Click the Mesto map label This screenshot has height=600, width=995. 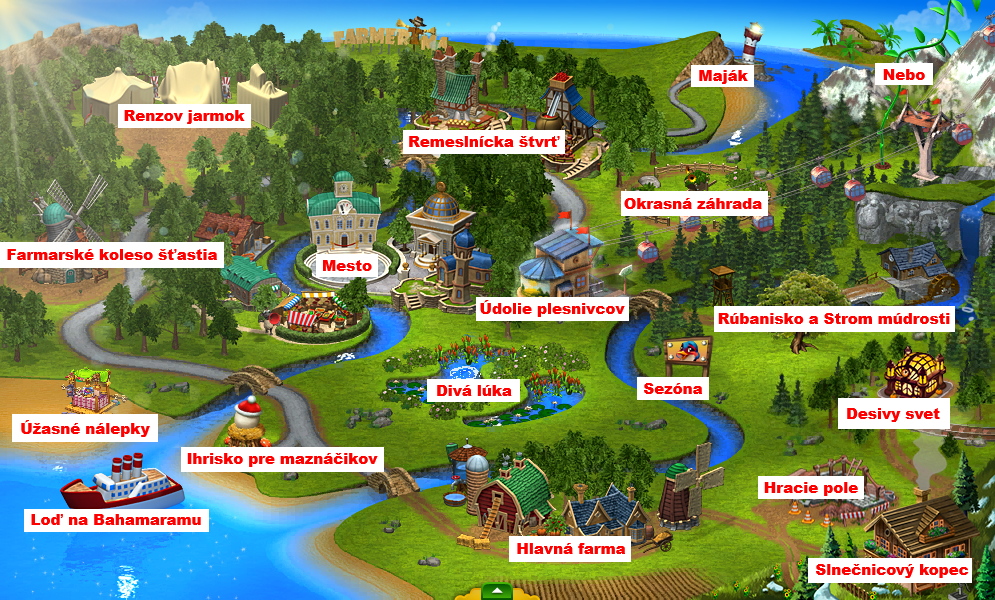346,266
